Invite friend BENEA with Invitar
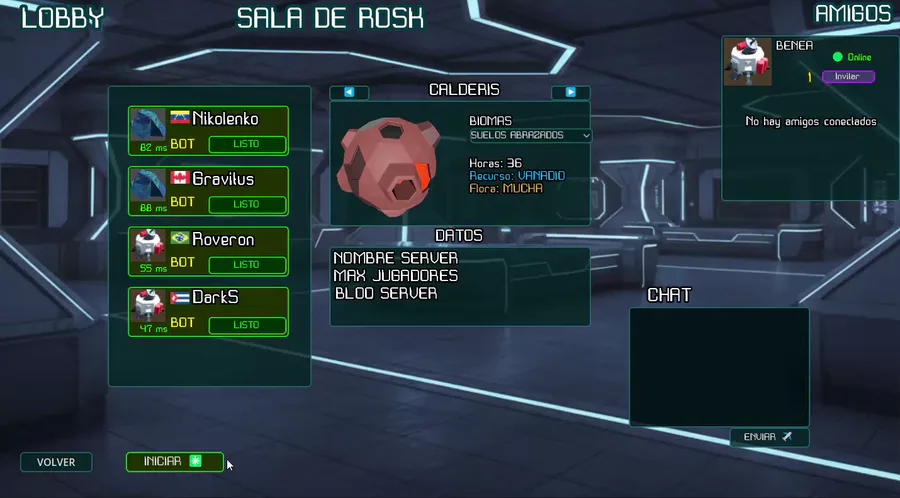 pos(847,76)
